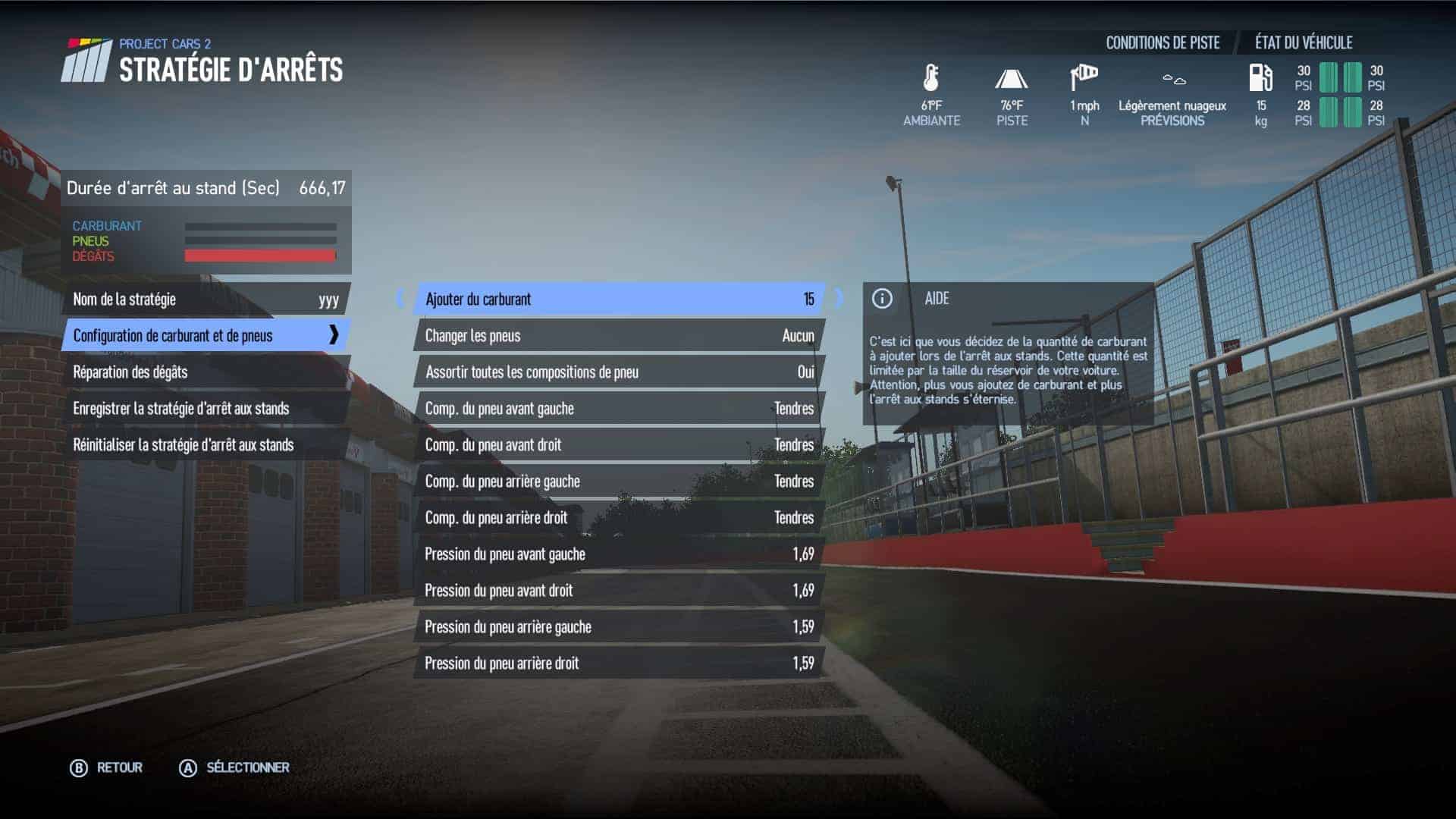Image resolution: width=1456 pixels, height=819 pixels.
Task: Select Pression du pneu arrière droit
Action: [619, 664]
